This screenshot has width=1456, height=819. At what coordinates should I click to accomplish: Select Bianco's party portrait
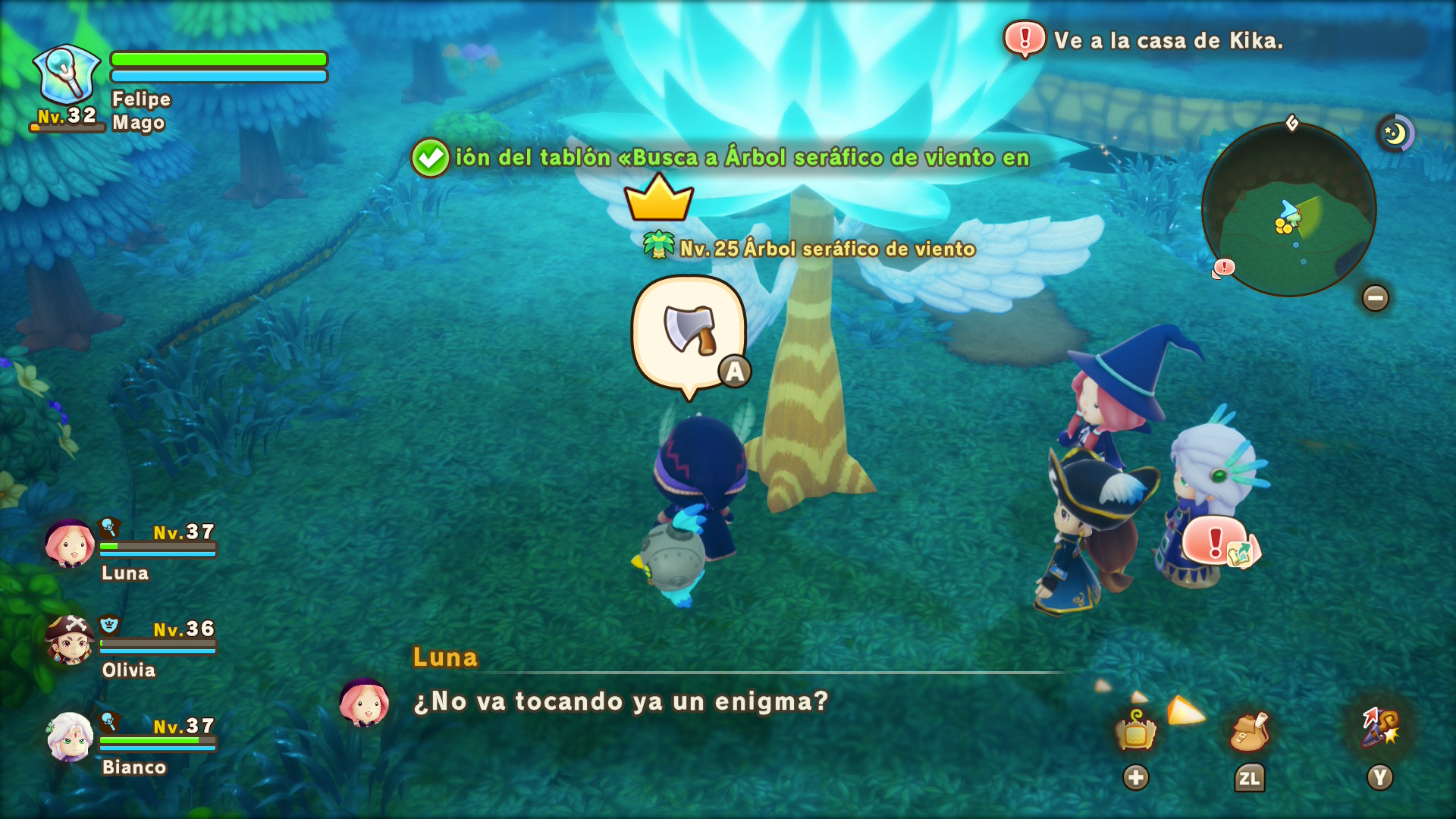click(69, 737)
